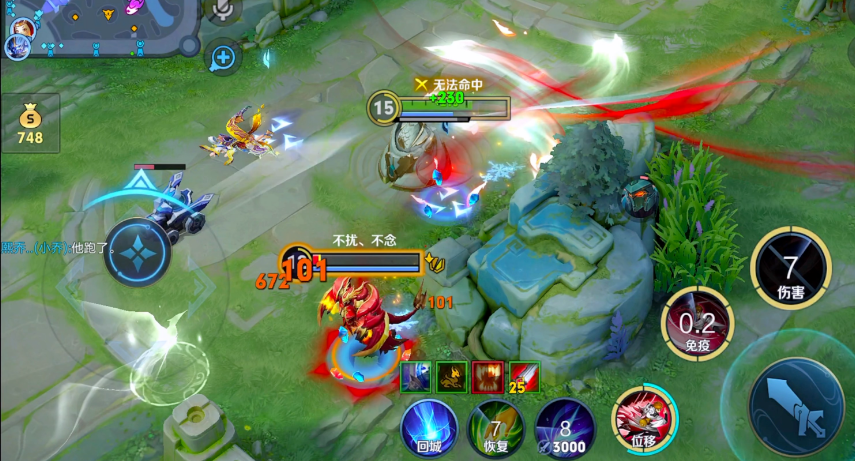
Task: Open the gold shop showing 748
Action: coord(30,123)
